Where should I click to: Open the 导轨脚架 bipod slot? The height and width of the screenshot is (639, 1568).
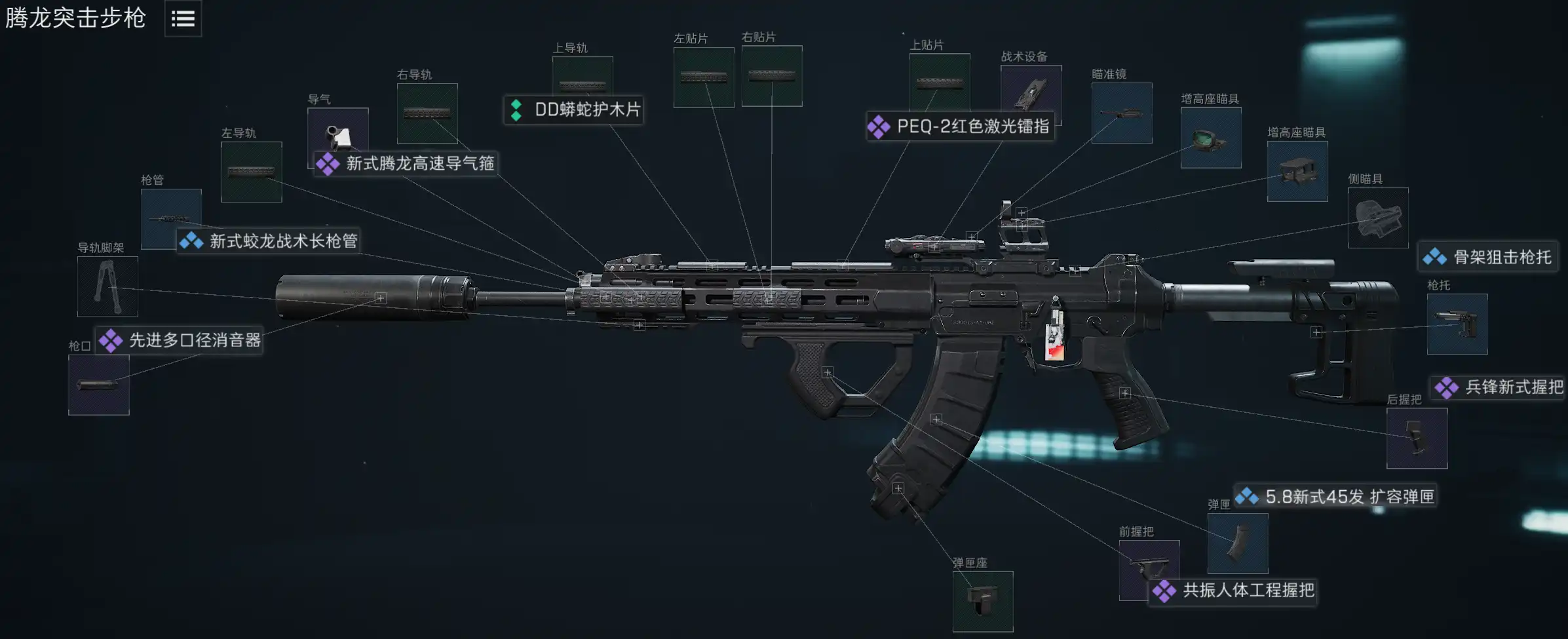tap(107, 286)
